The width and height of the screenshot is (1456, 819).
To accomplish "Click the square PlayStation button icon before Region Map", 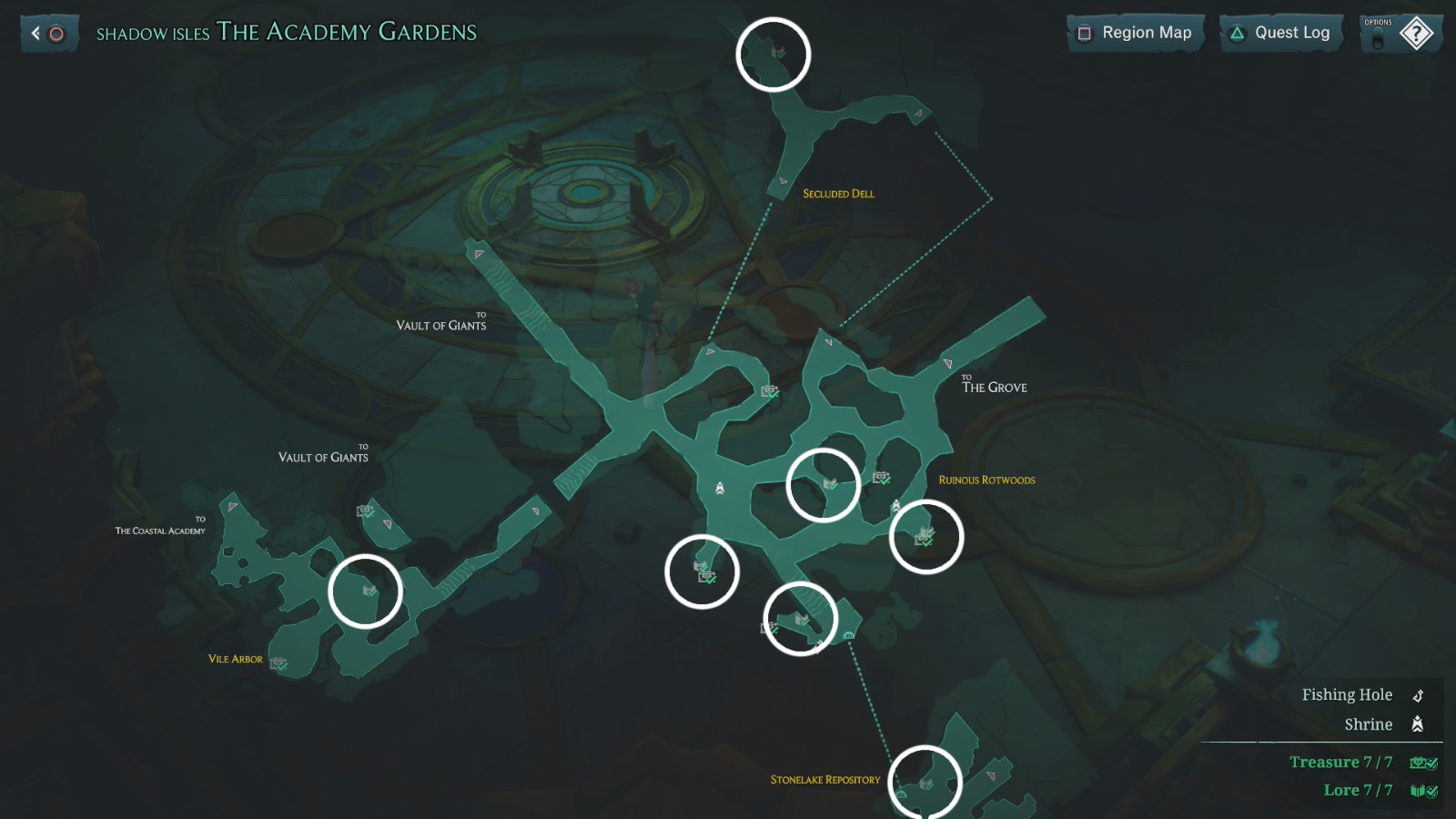I will 1084,33.
